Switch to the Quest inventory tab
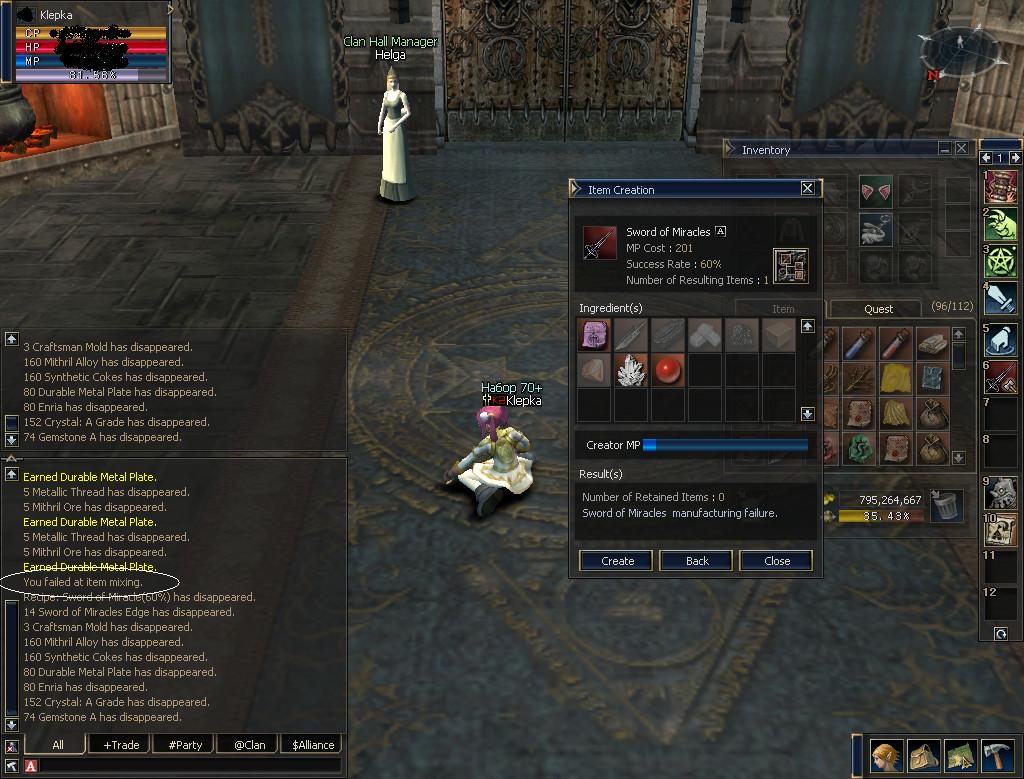This screenshot has width=1024, height=779. pyautogui.click(x=878, y=309)
